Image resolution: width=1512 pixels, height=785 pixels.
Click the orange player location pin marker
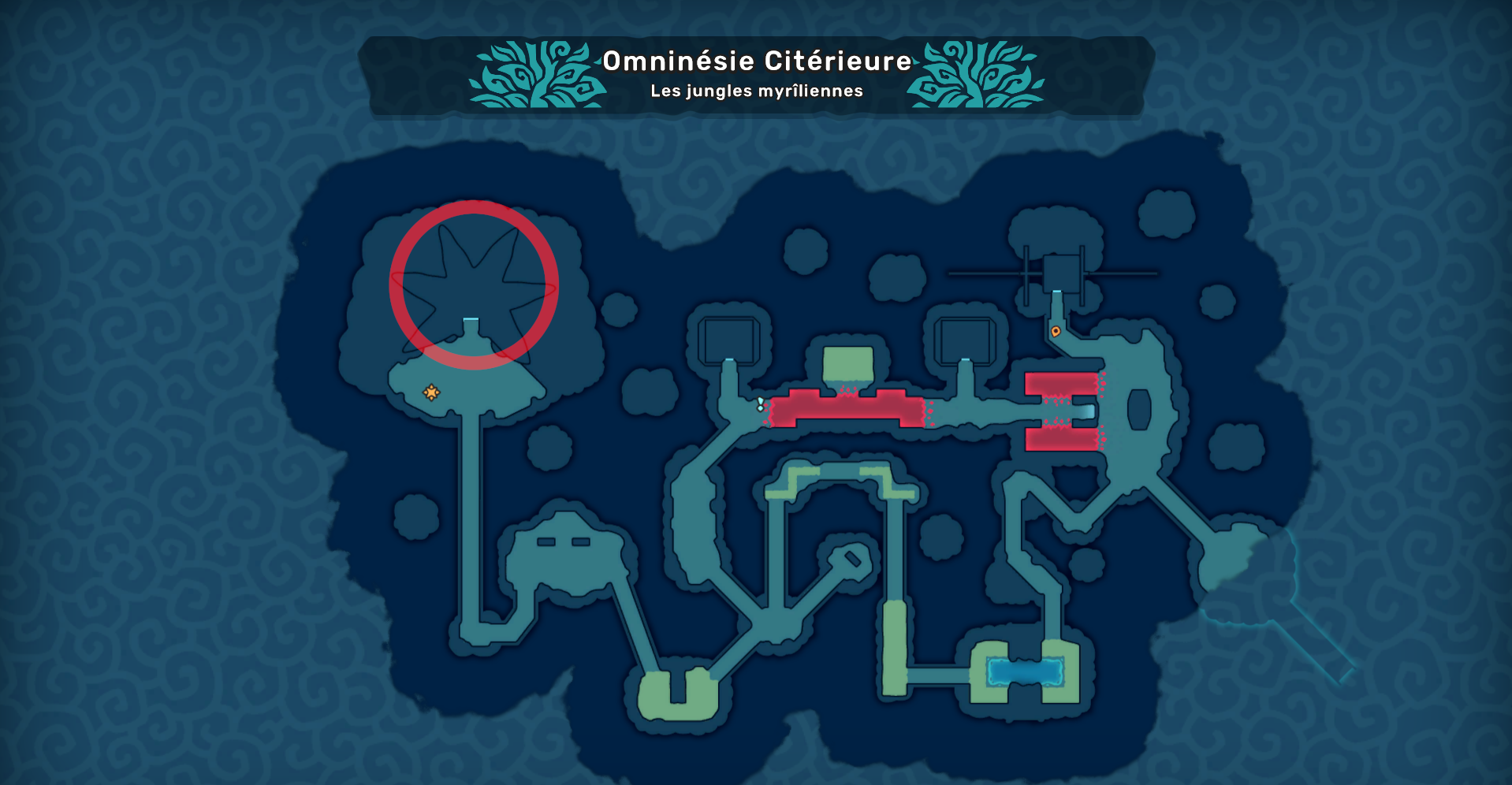pos(1057,332)
